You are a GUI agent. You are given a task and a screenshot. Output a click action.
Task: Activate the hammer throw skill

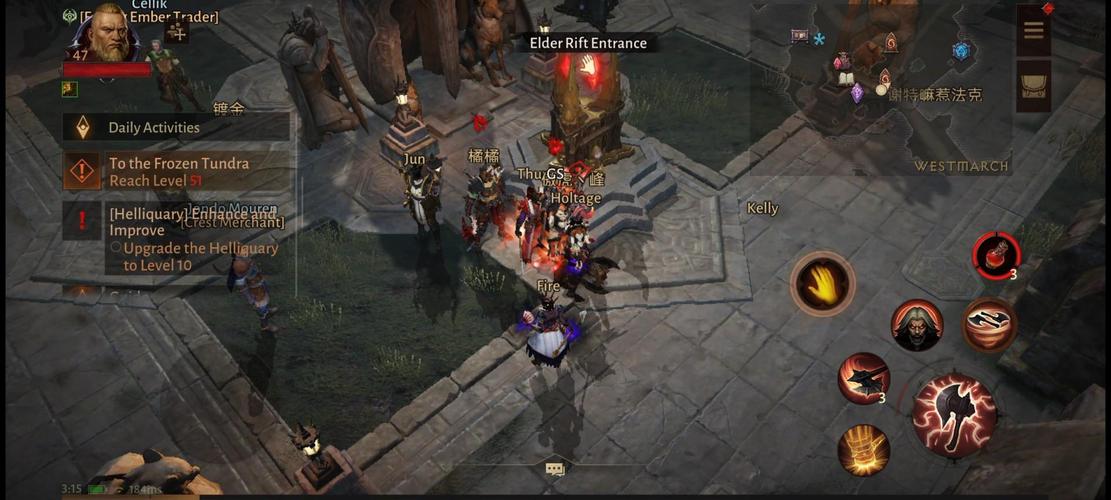click(863, 379)
